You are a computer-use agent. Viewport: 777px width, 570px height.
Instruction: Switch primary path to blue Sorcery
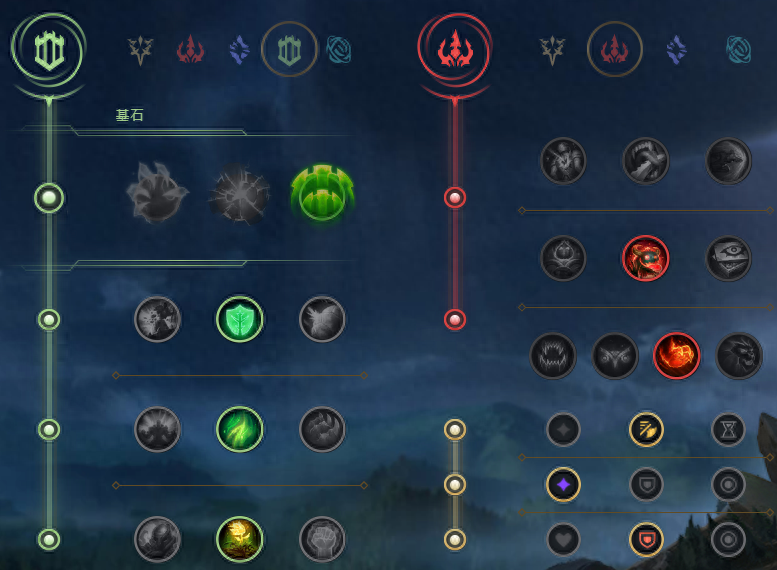coord(239,48)
